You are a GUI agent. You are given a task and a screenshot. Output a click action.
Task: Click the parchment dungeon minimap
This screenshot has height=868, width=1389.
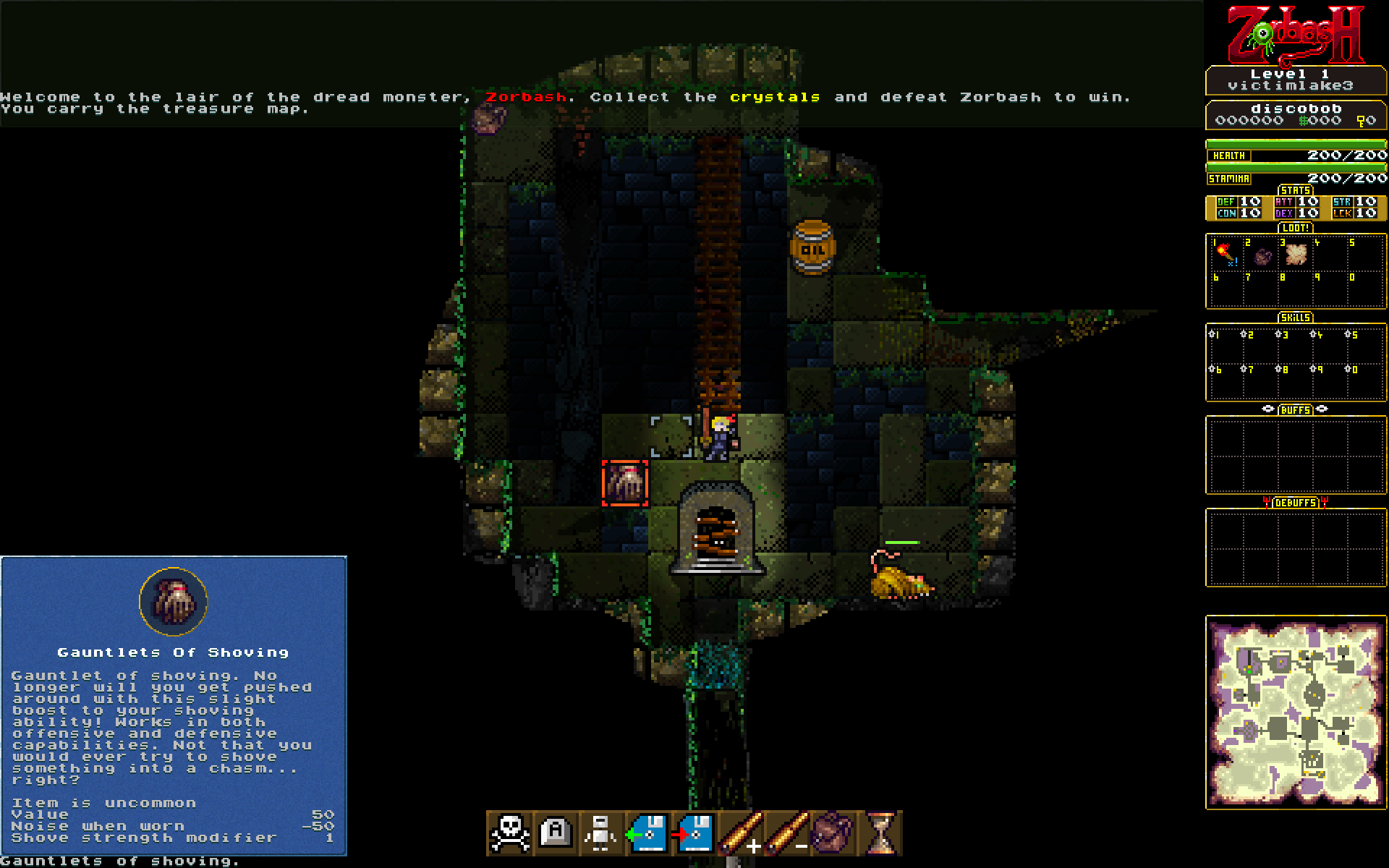coord(1296,712)
